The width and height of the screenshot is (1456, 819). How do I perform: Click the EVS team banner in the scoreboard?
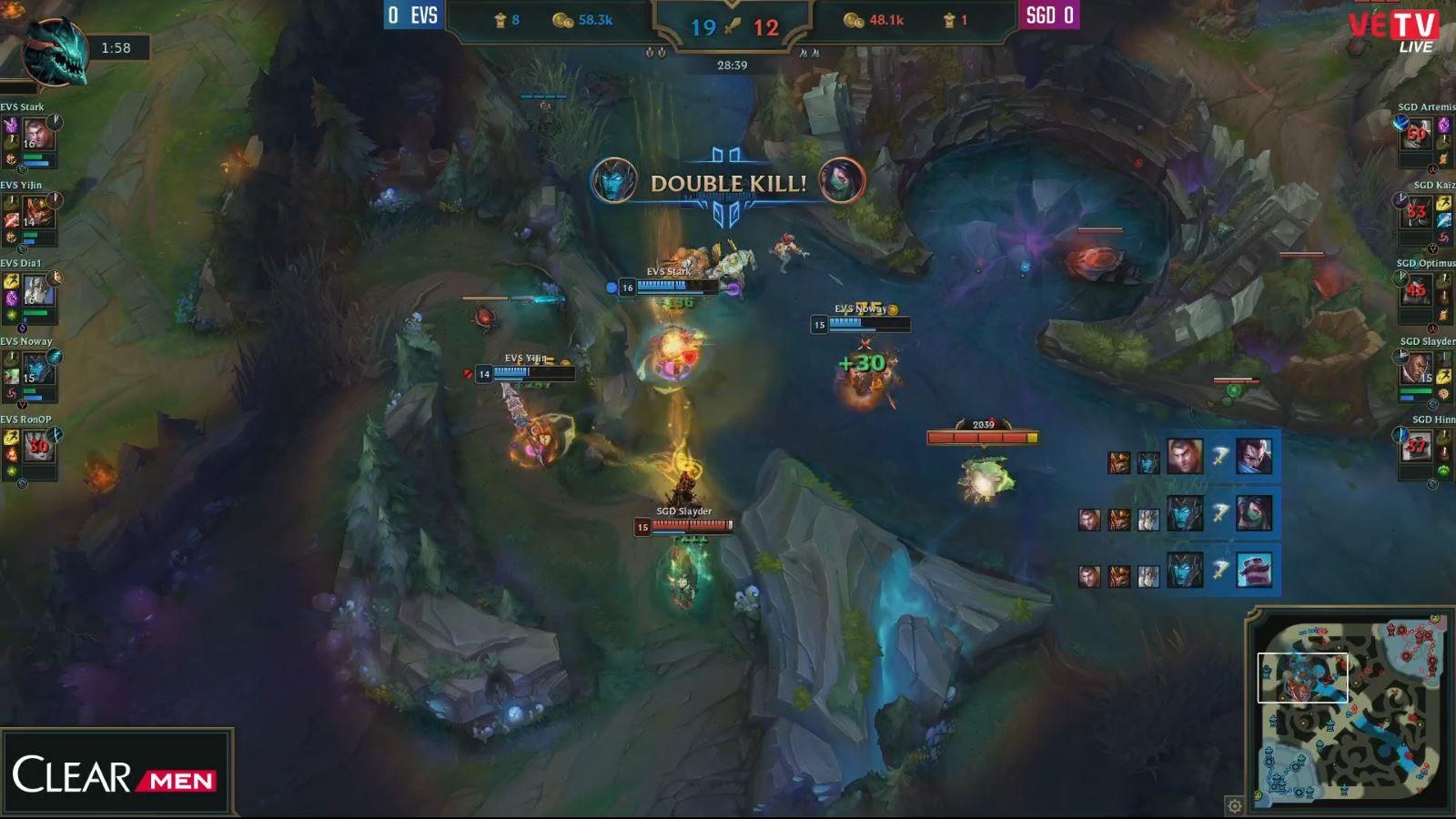414,15
